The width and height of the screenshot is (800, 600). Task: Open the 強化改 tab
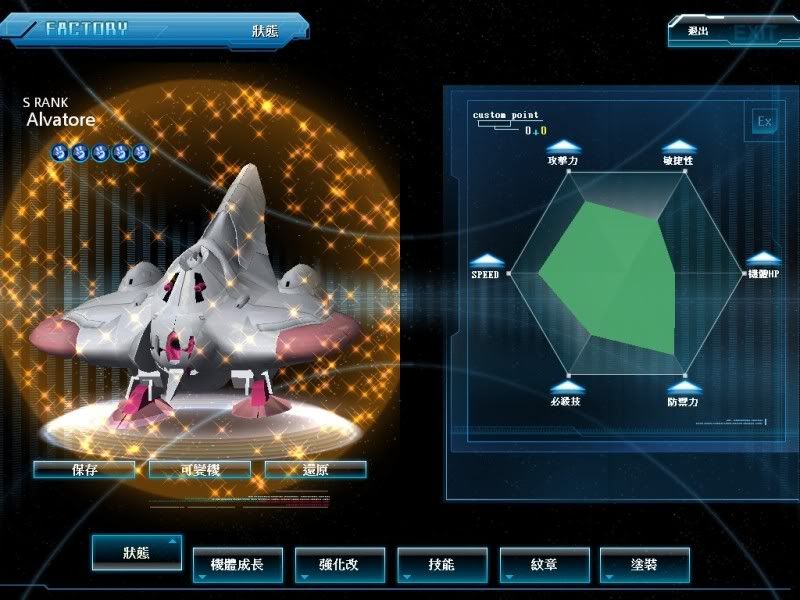point(340,565)
